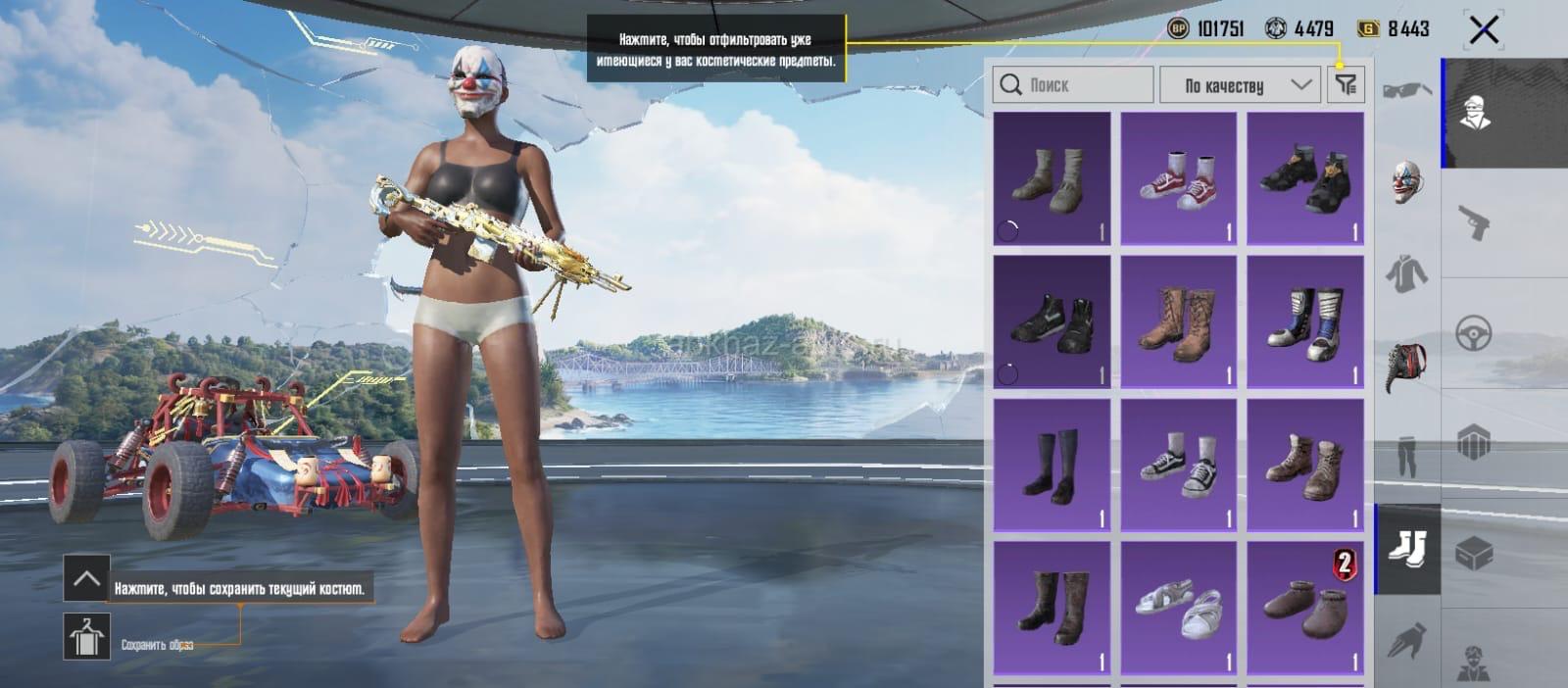Switch to the footwear category tab
Screen dimensions: 1568x688
1407,549
